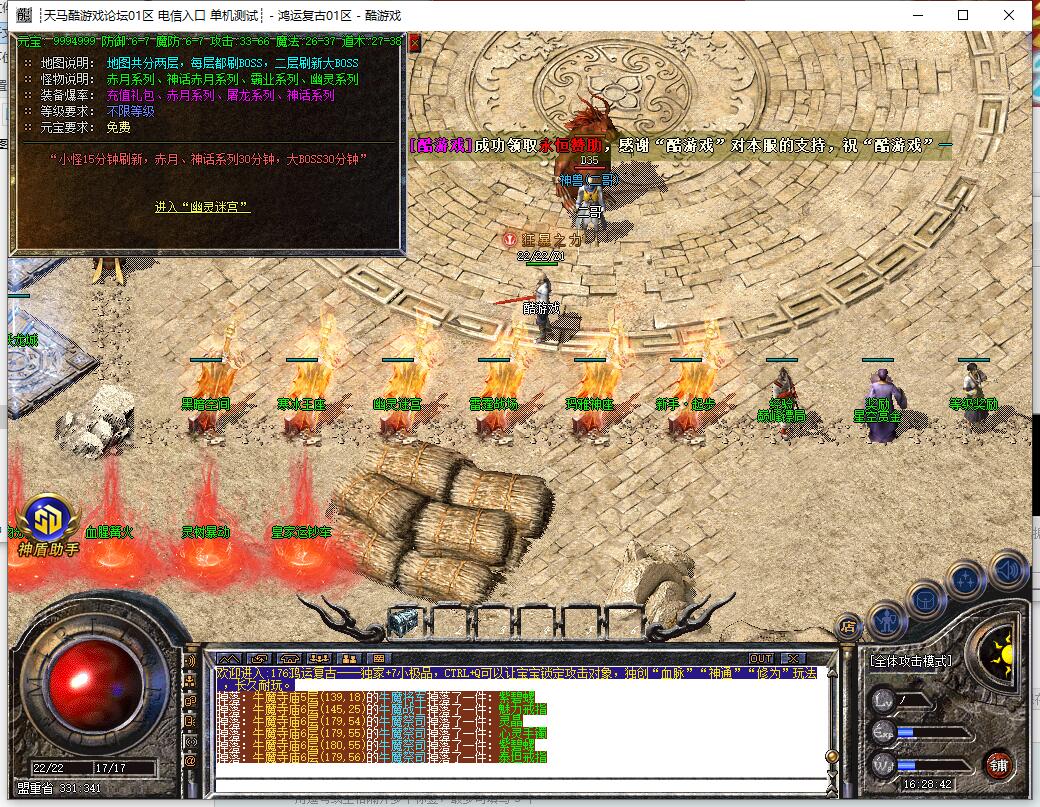The image size is (1040, 807).
Task: Open the 店 shop button
Action: point(848,628)
